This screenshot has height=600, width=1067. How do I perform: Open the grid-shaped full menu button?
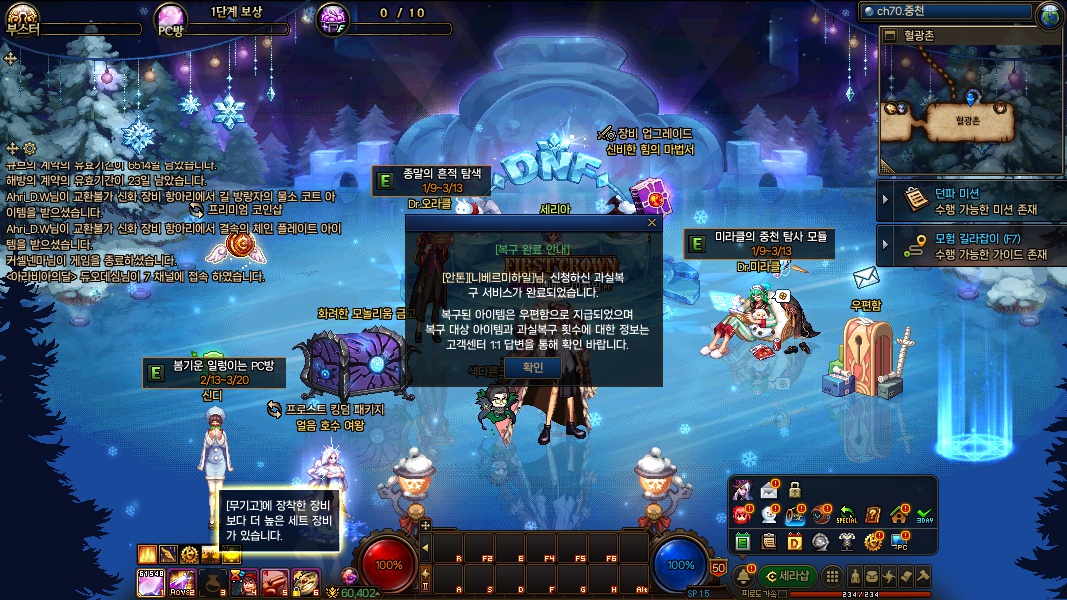click(831, 576)
